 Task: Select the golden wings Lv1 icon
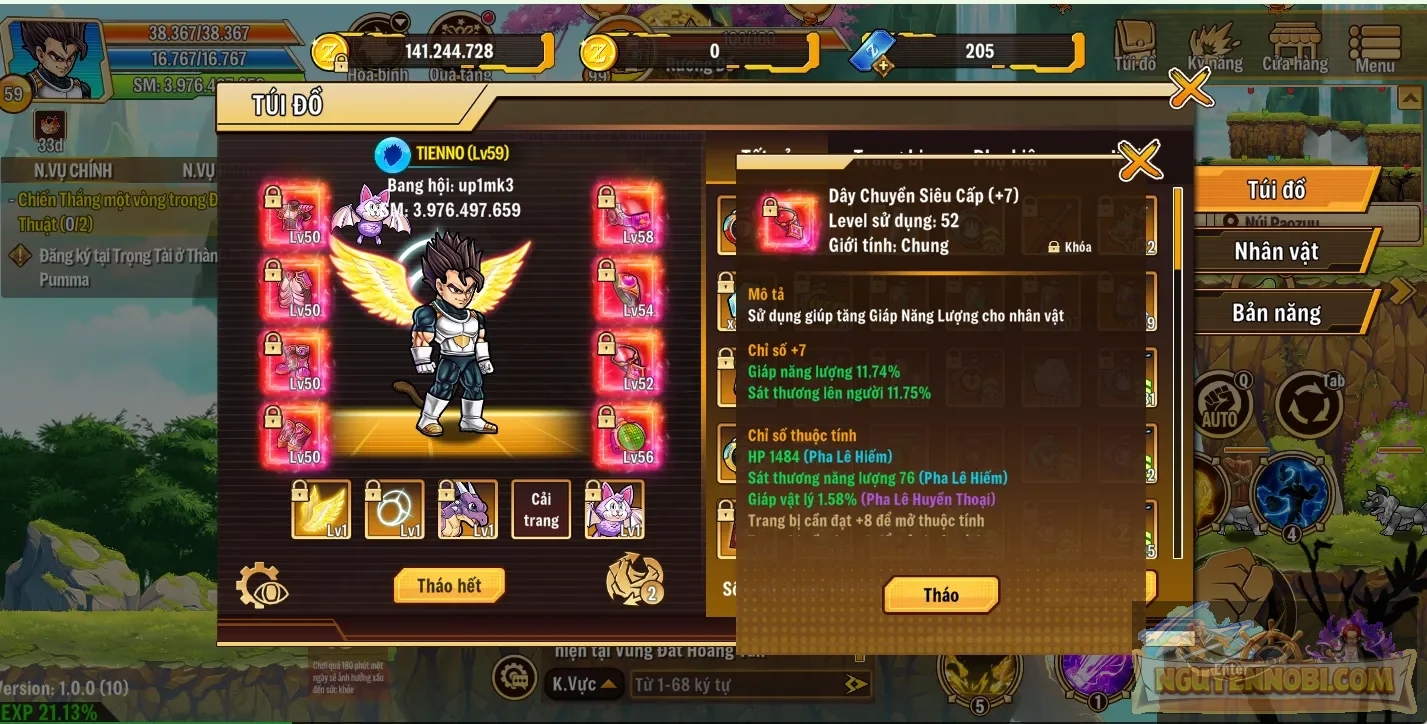tap(322, 509)
